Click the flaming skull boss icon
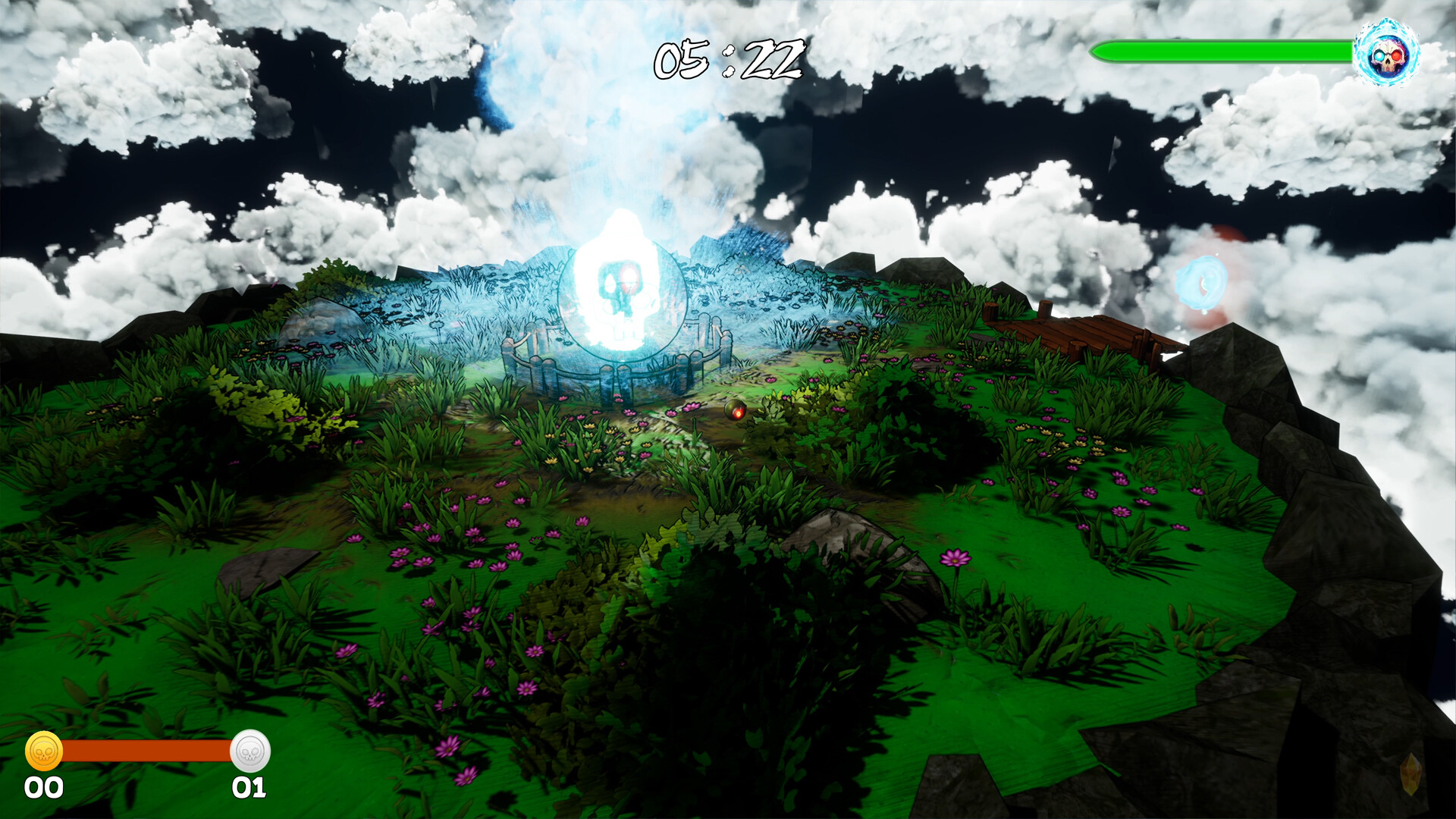Viewport: 1456px width, 819px height. [x=1387, y=55]
